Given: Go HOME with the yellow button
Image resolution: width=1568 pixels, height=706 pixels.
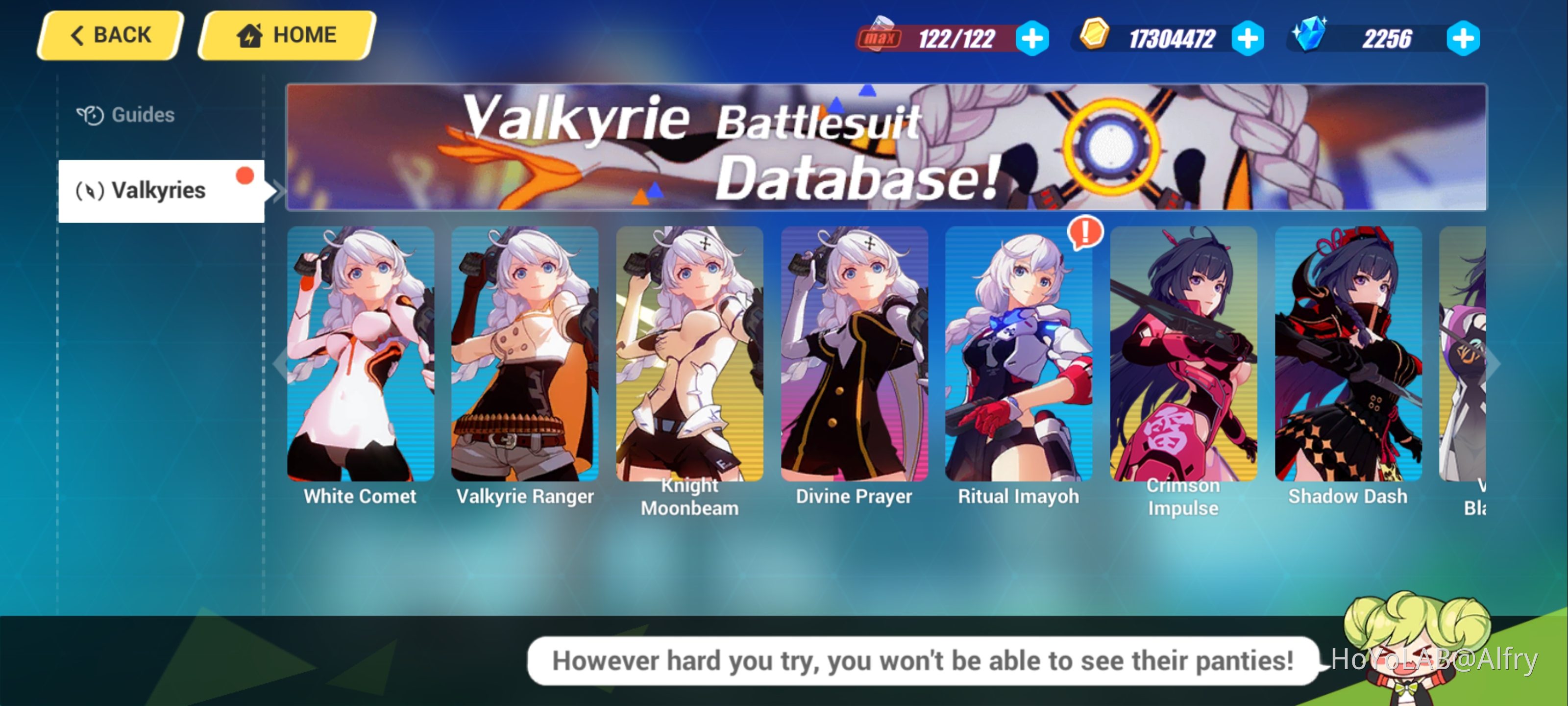Looking at the screenshot, I should [x=283, y=35].
